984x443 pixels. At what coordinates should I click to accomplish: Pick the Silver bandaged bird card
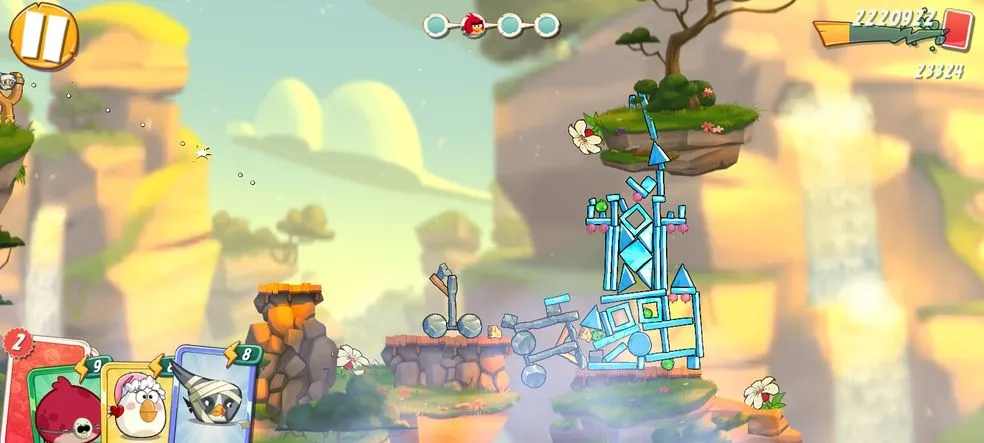coord(213,397)
